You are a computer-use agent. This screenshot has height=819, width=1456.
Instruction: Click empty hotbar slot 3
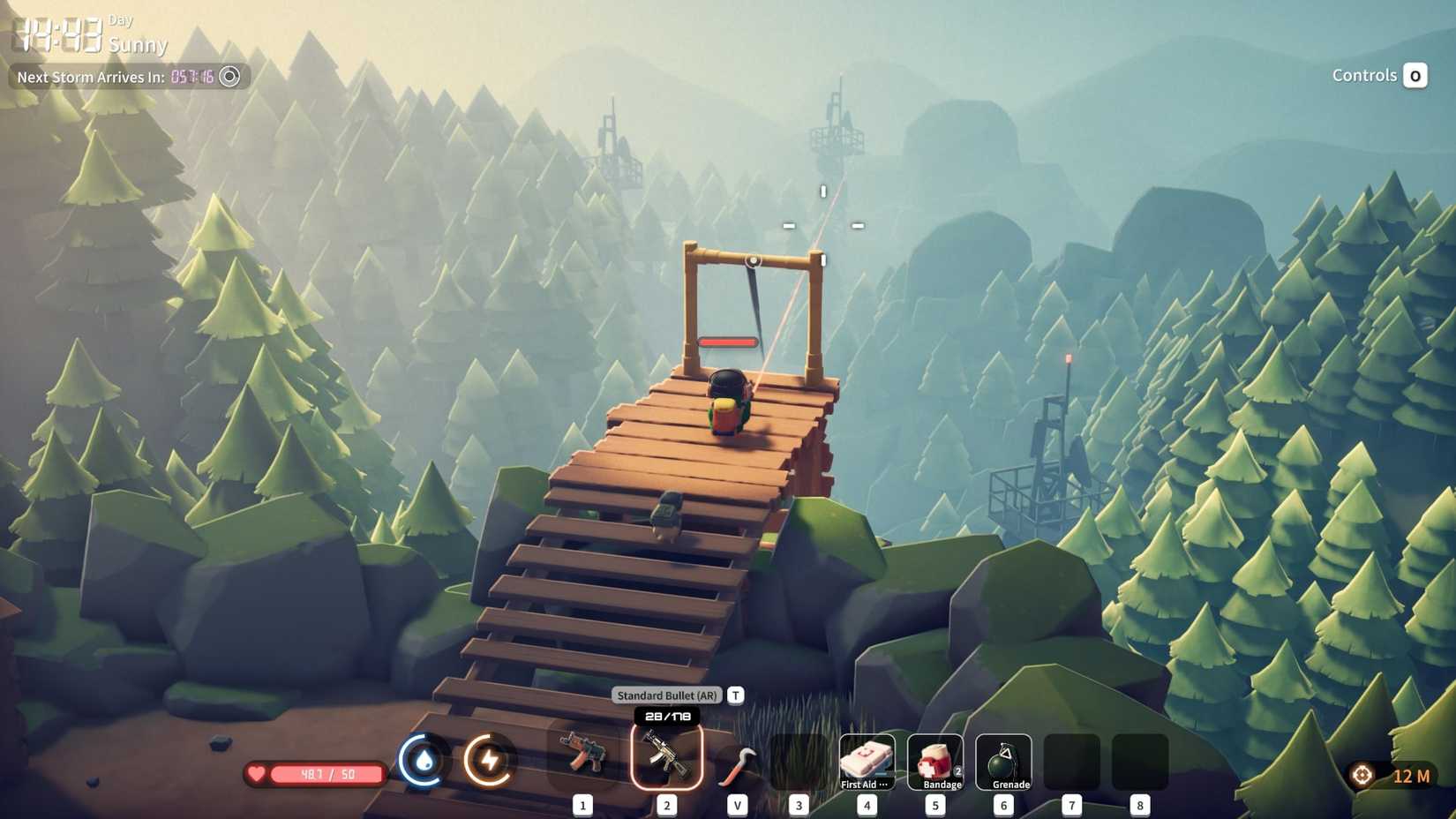point(799,760)
